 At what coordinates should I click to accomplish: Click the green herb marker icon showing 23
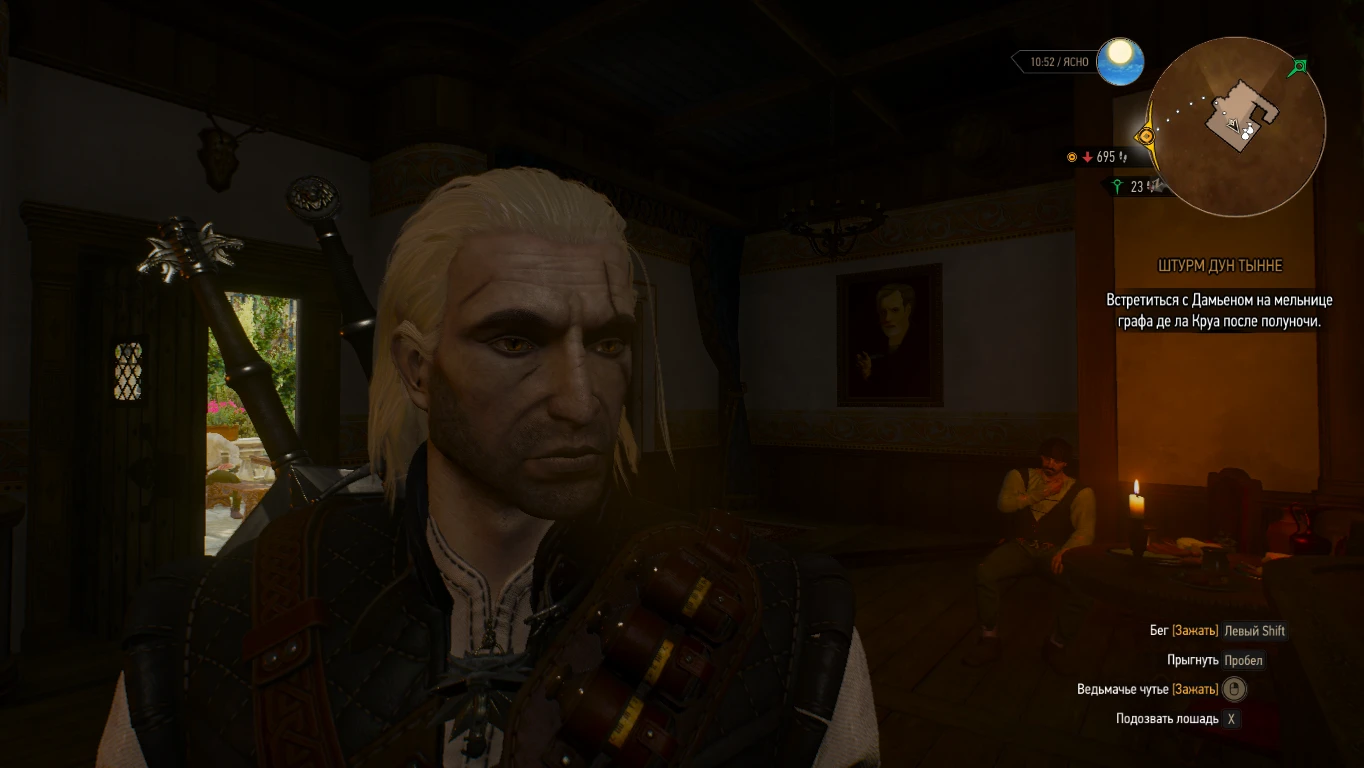pos(1117,186)
